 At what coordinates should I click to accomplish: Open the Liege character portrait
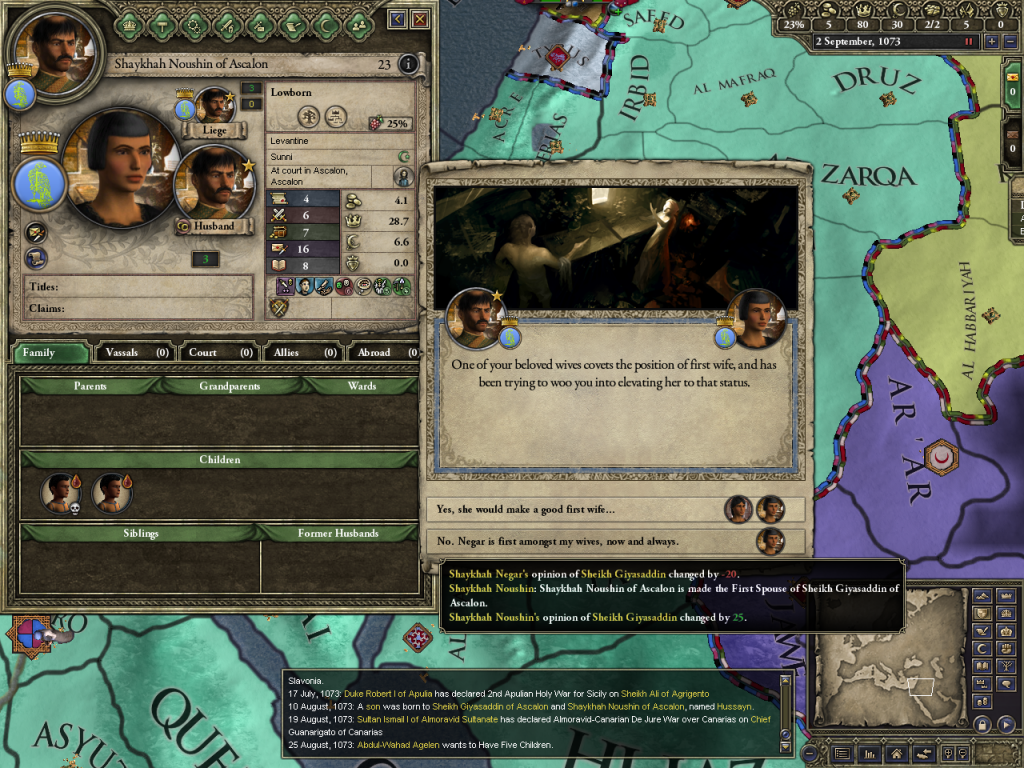coord(214,106)
